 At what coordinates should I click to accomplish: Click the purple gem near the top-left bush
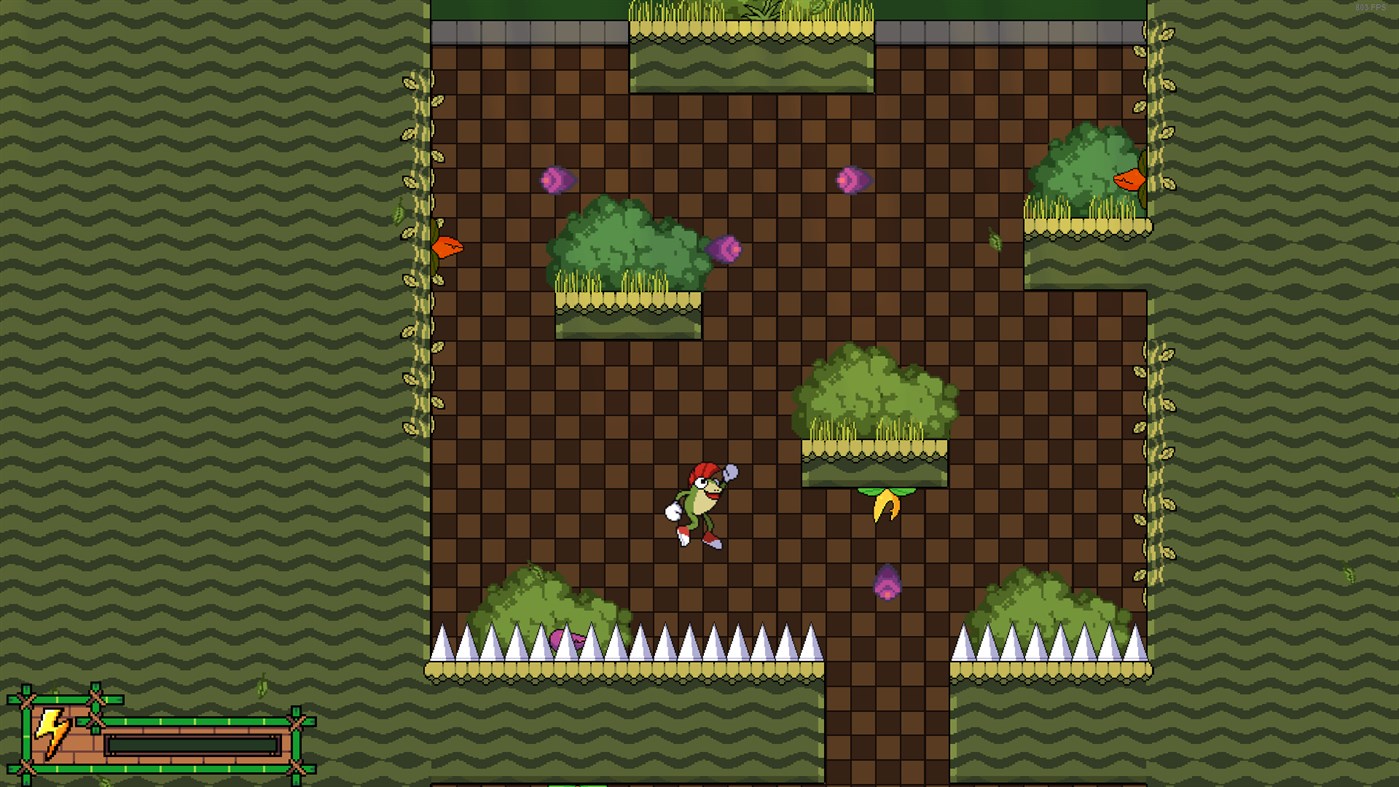click(557, 180)
